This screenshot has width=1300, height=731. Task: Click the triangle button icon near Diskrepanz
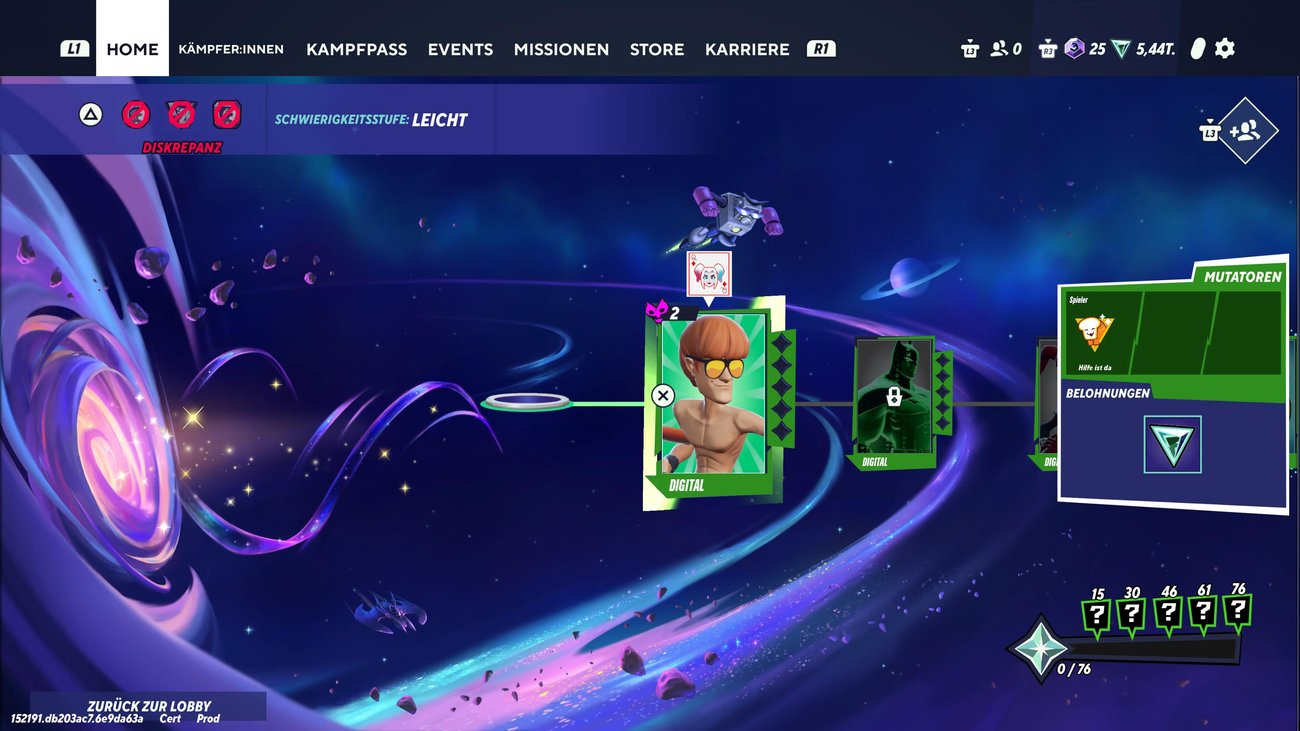[91, 113]
